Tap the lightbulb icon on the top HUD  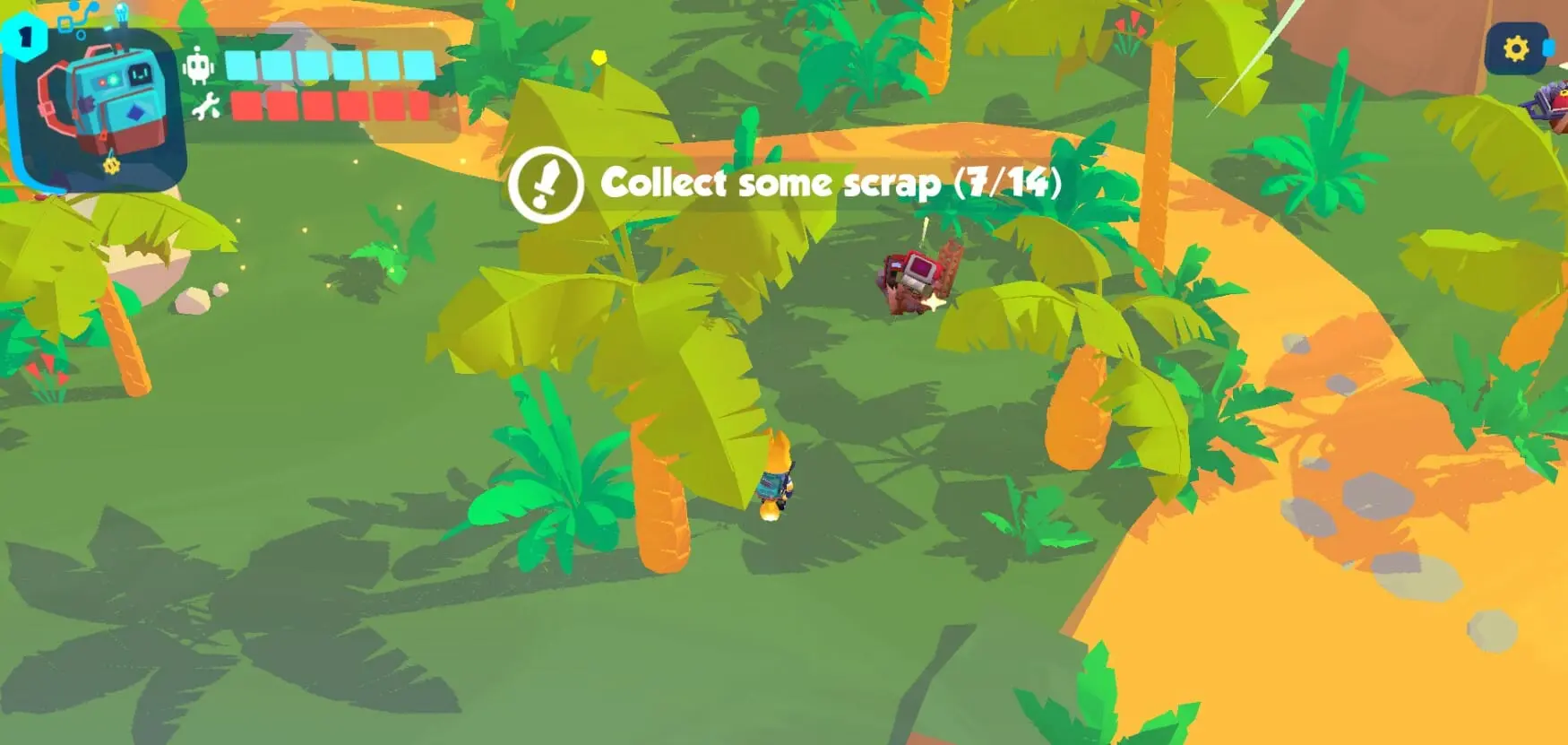click(x=121, y=12)
